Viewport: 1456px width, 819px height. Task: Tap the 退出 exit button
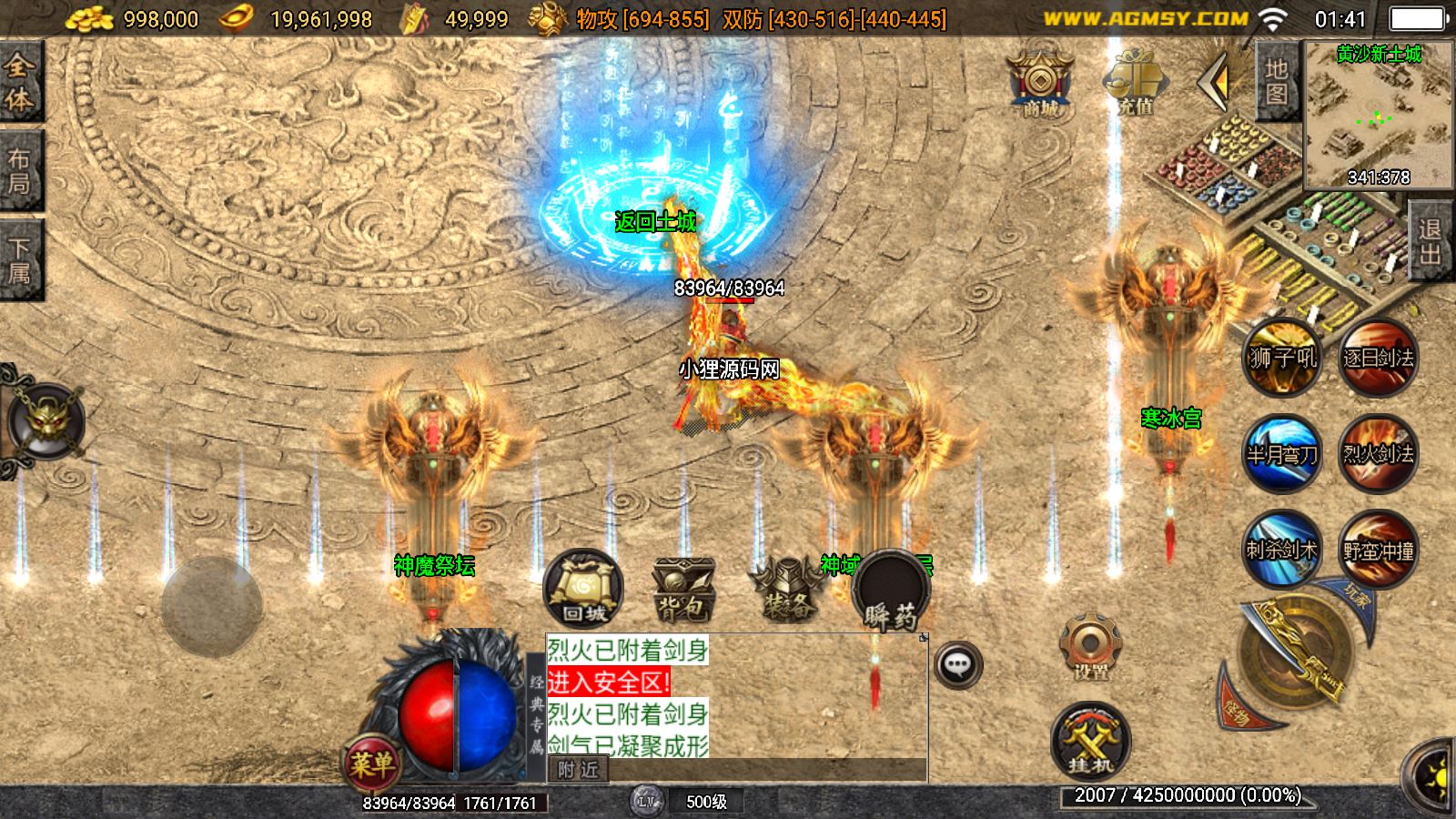click(1431, 240)
